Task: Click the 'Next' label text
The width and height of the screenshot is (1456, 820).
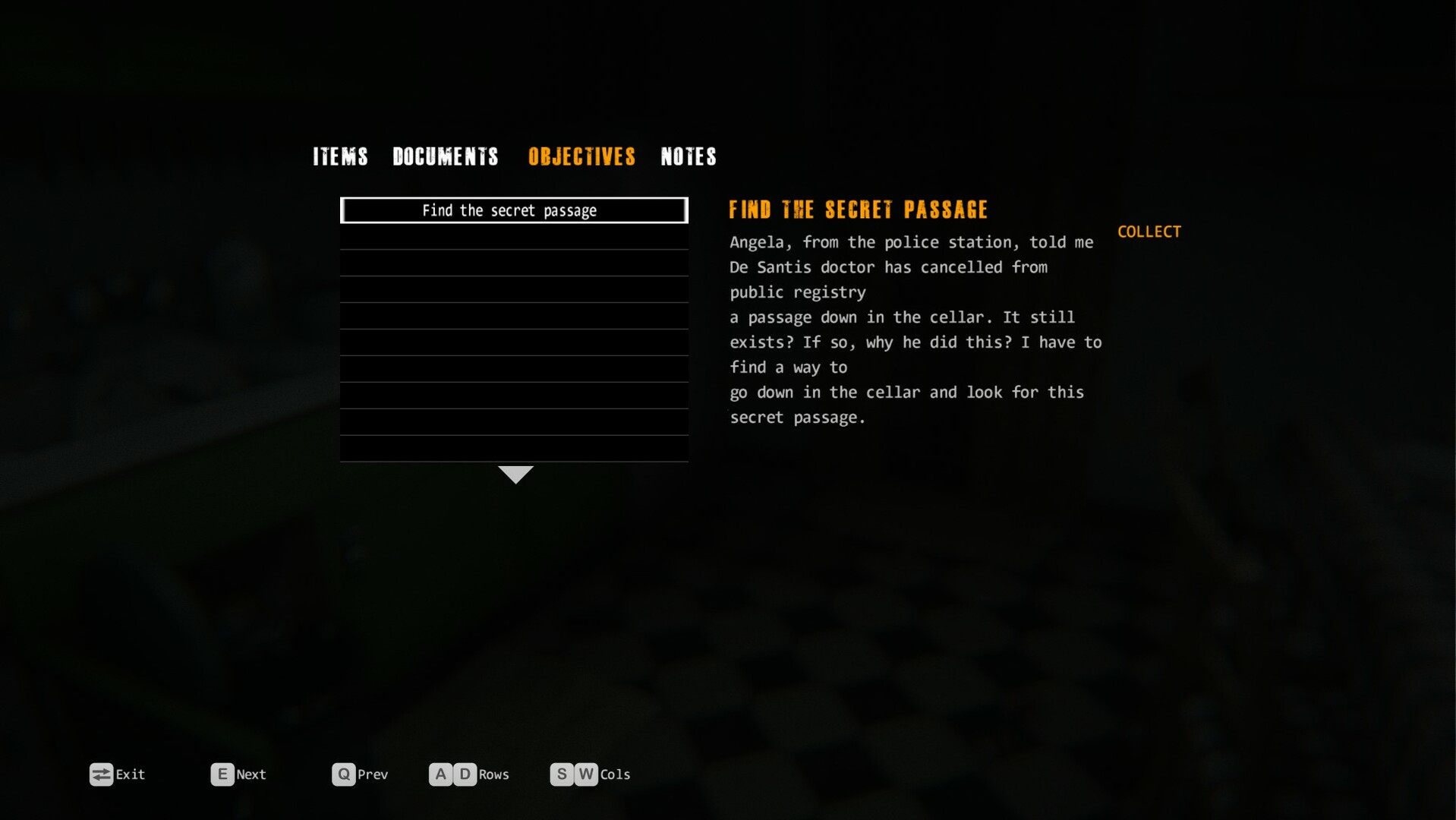Action: [x=251, y=774]
